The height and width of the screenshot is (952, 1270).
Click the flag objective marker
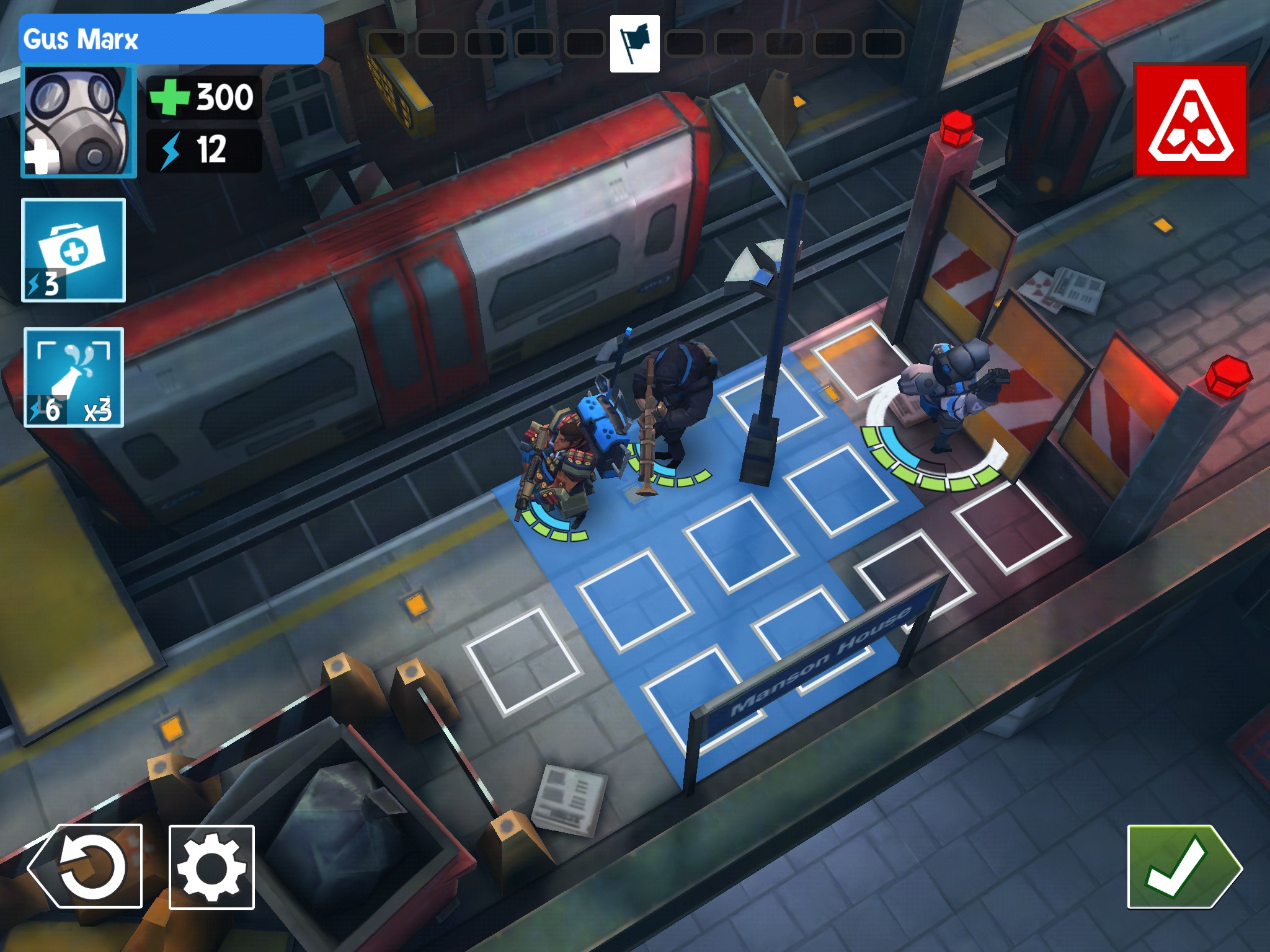pos(634,44)
